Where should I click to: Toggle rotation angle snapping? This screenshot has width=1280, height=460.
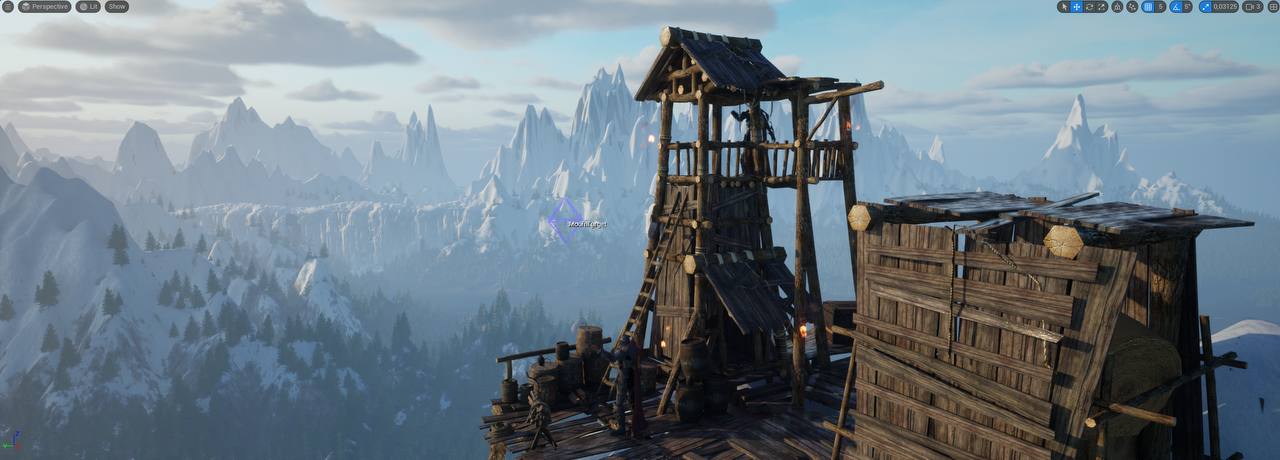(x=1175, y=6)
